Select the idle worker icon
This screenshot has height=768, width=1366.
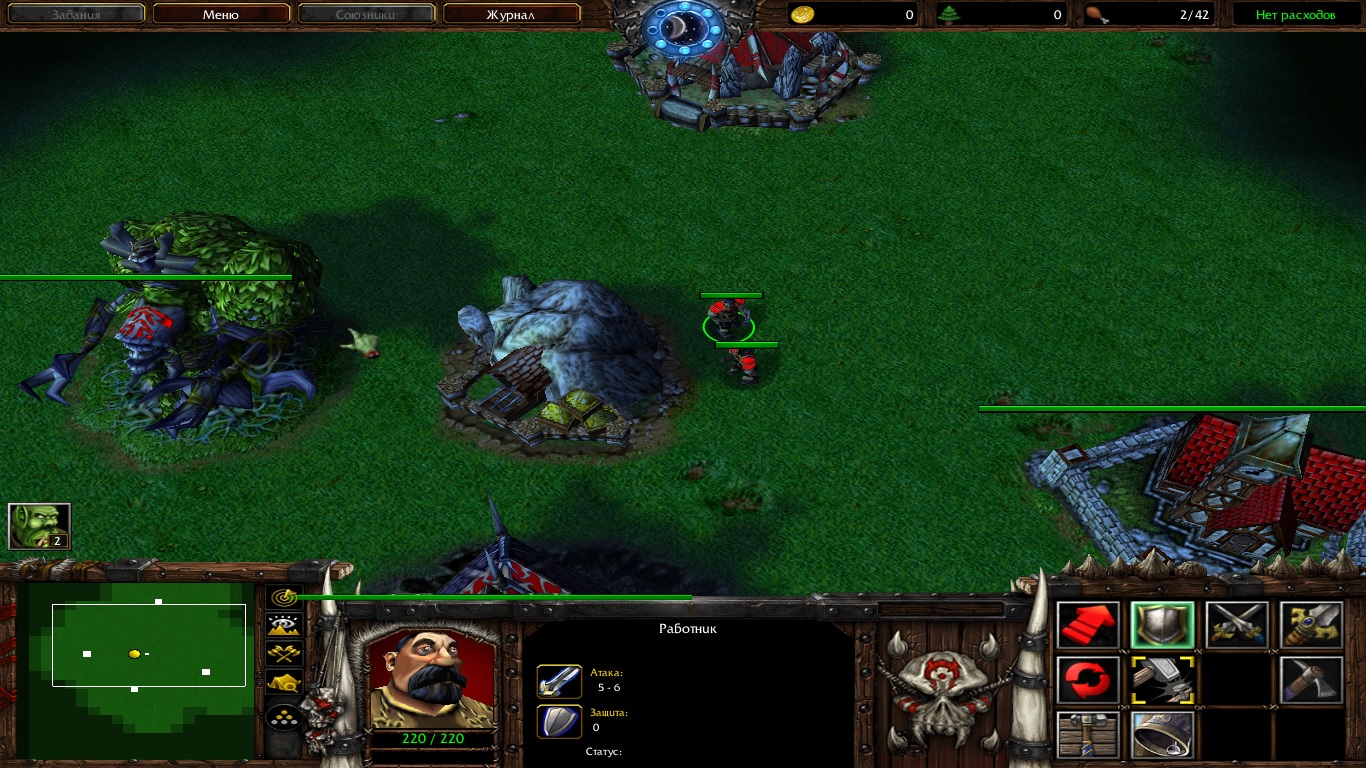pyautogui.click(x=39, y=526)
